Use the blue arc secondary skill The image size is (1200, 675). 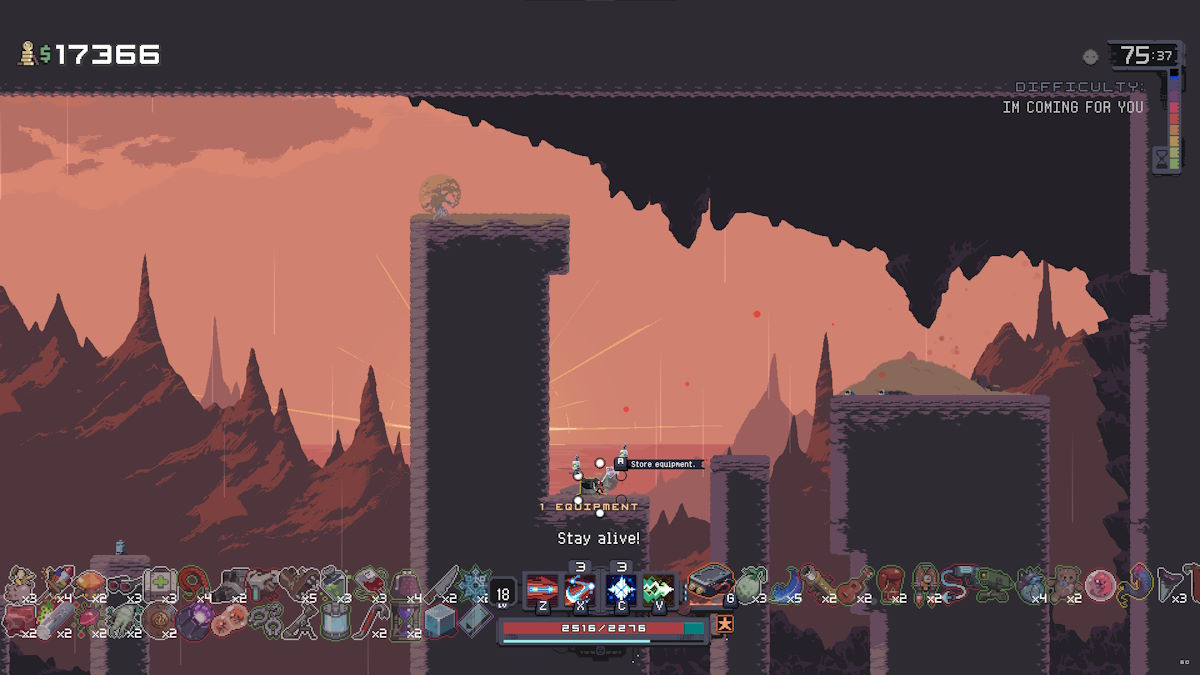580,588
